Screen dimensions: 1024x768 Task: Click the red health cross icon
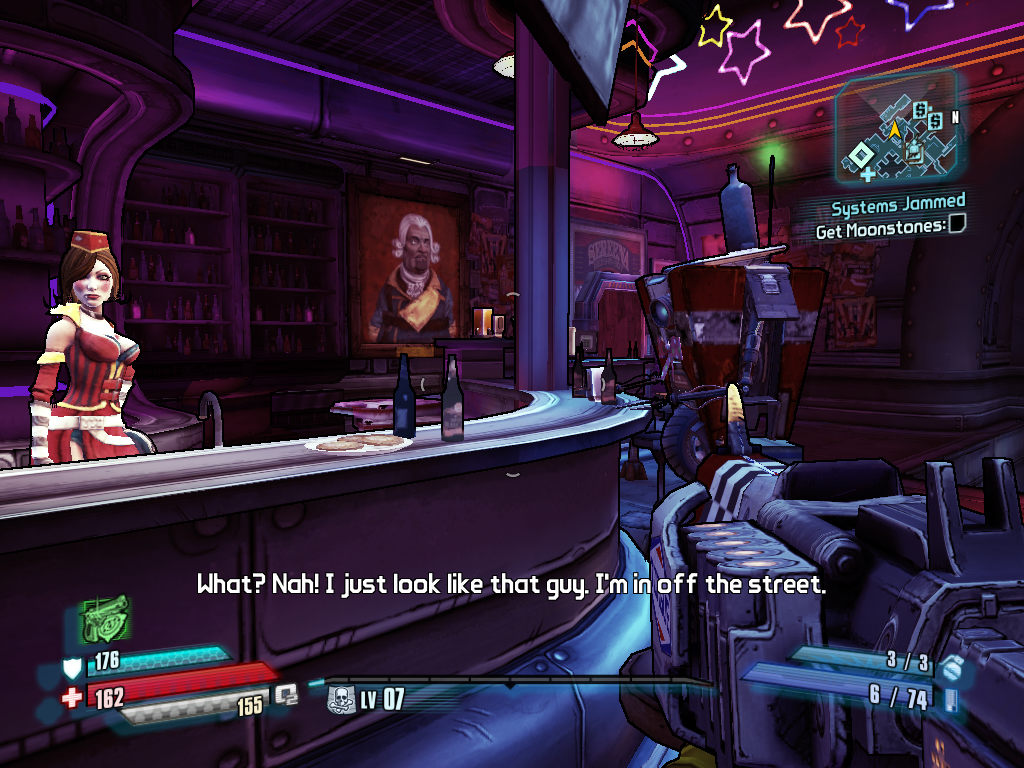pyautogui.click(x=72, y=698)
